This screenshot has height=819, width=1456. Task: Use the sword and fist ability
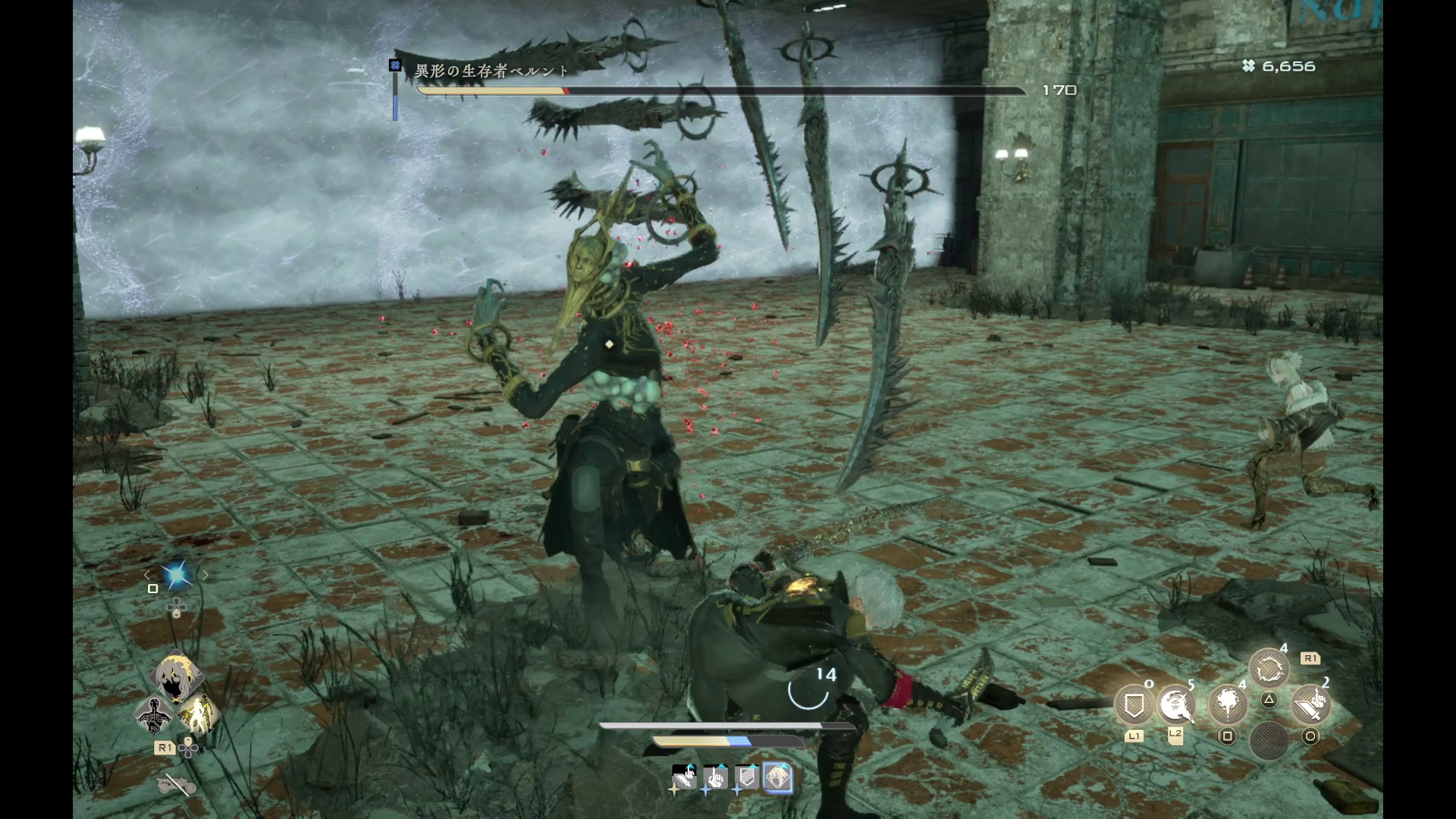click(x=1310, y=706)
